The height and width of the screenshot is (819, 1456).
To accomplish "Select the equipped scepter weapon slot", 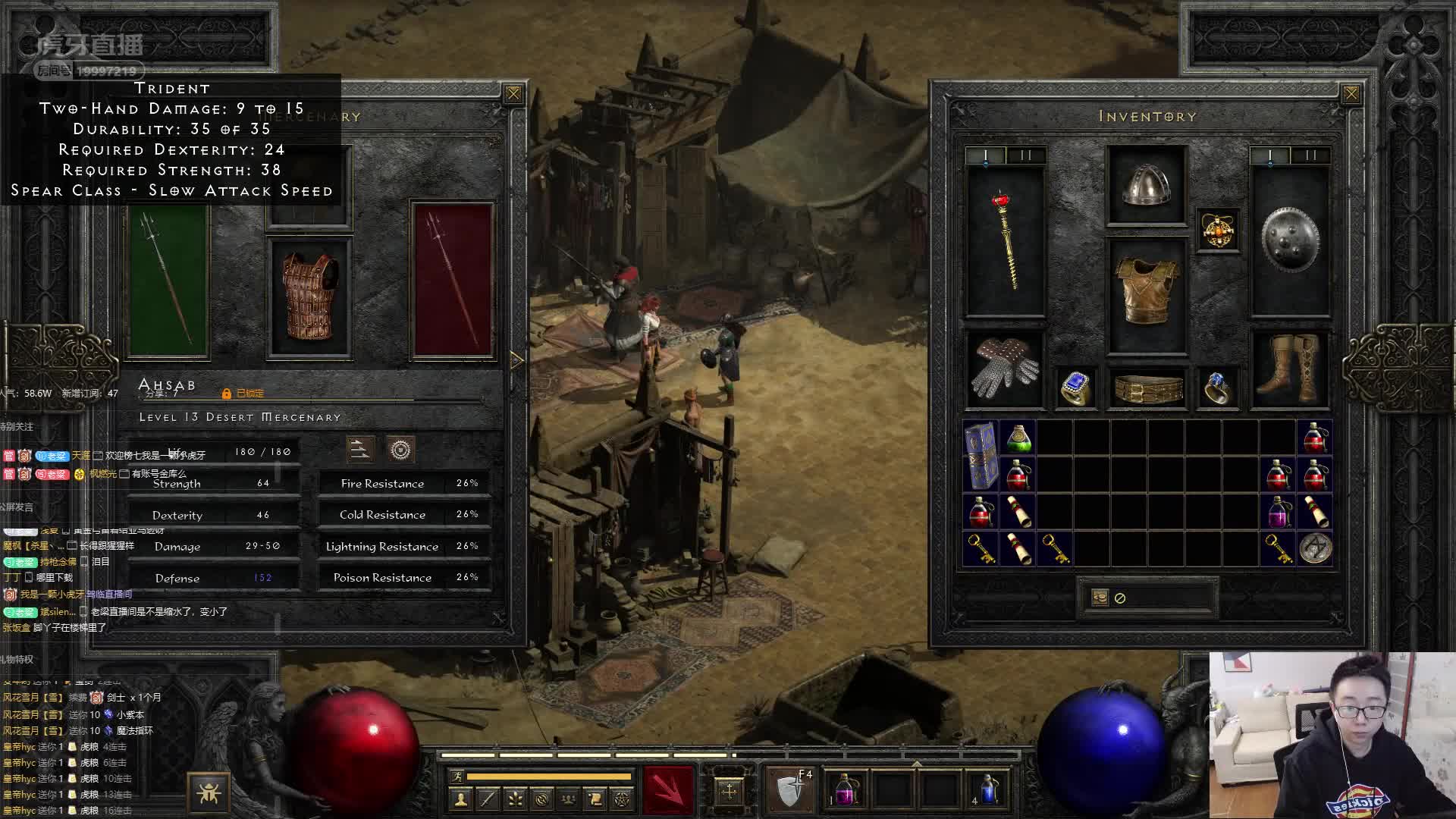I will 1005,241.
